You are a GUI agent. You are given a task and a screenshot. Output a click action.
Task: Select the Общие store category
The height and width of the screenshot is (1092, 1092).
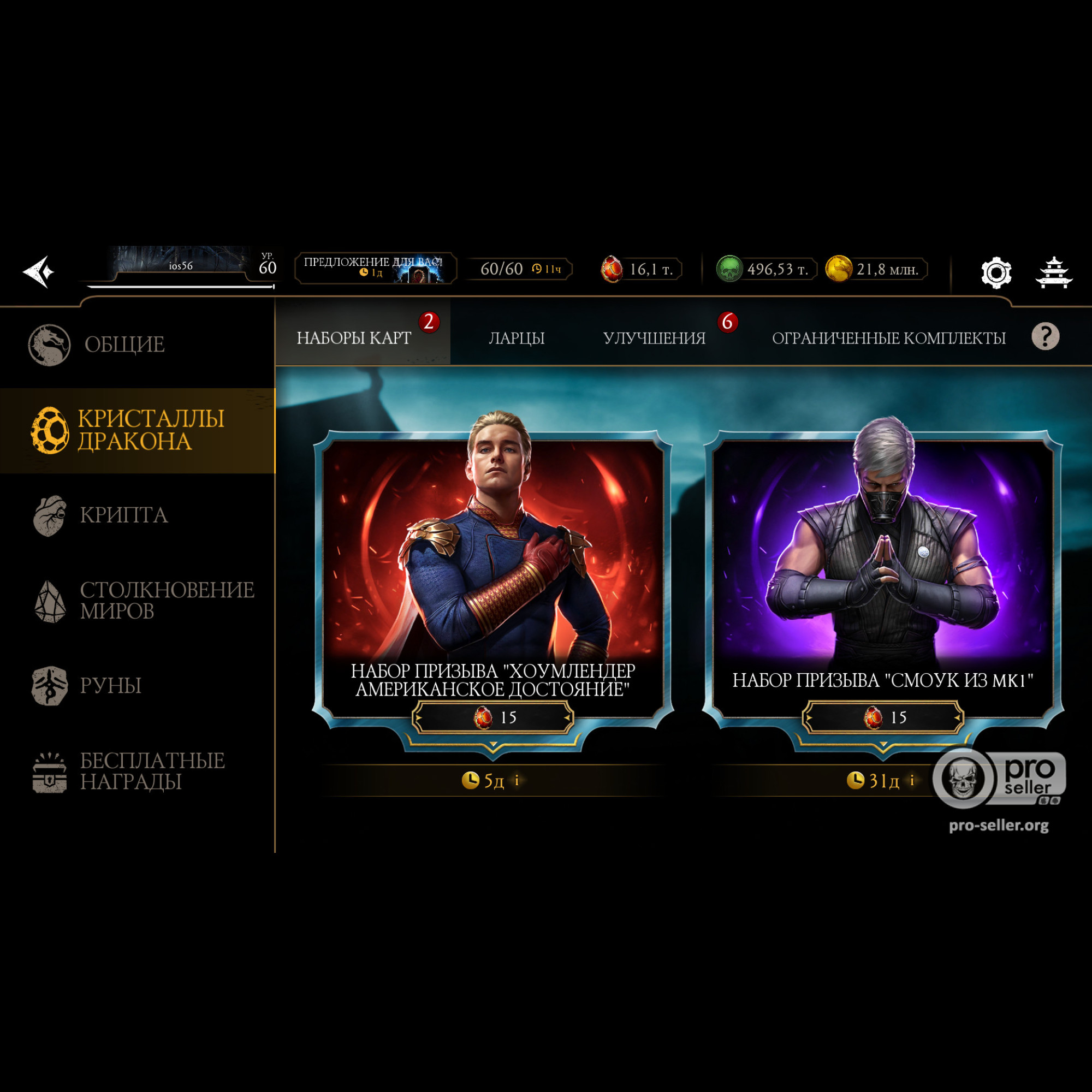pyautogui.click(x=124, y=345)
